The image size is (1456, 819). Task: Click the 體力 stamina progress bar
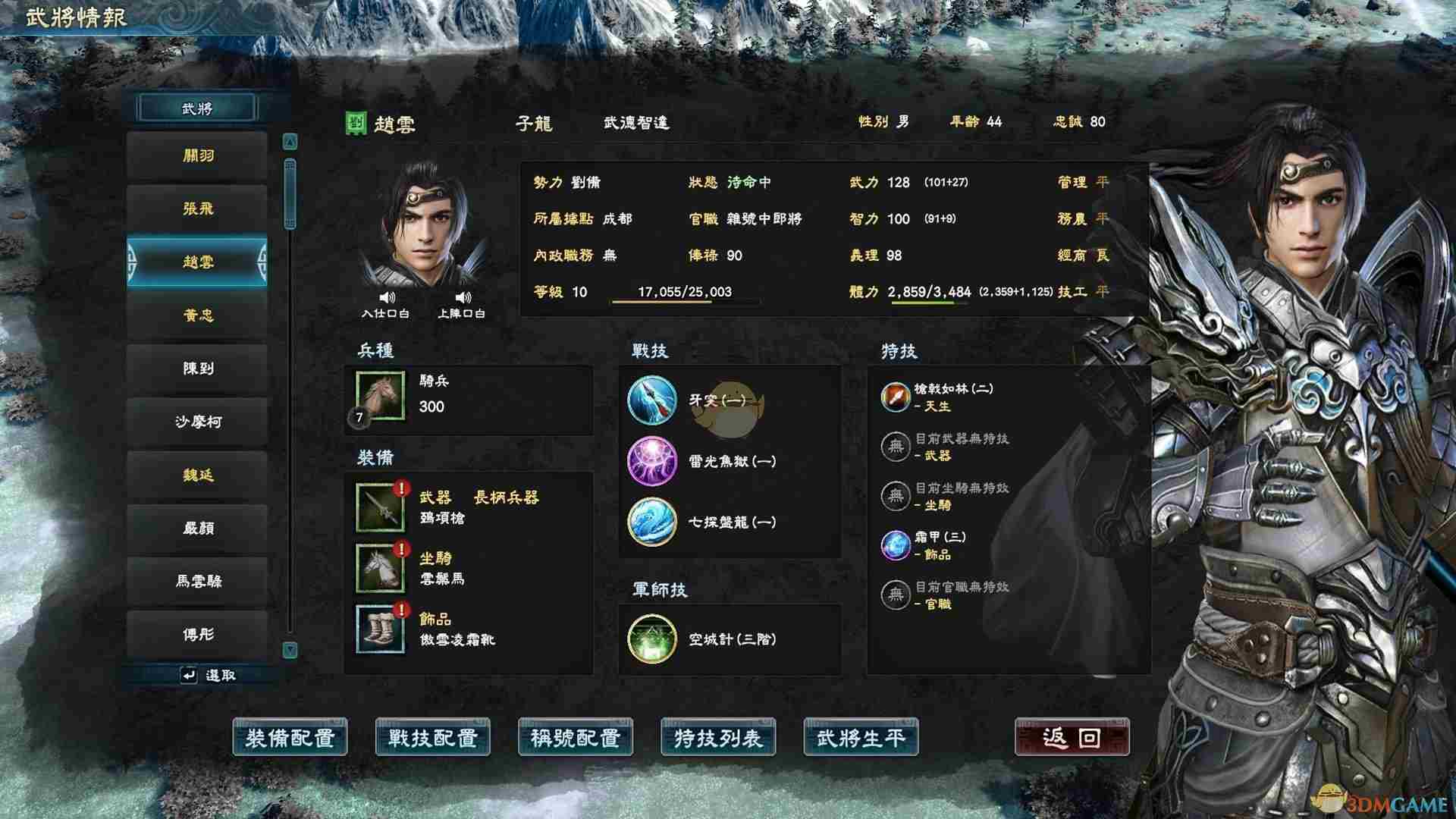pos(927,302)
